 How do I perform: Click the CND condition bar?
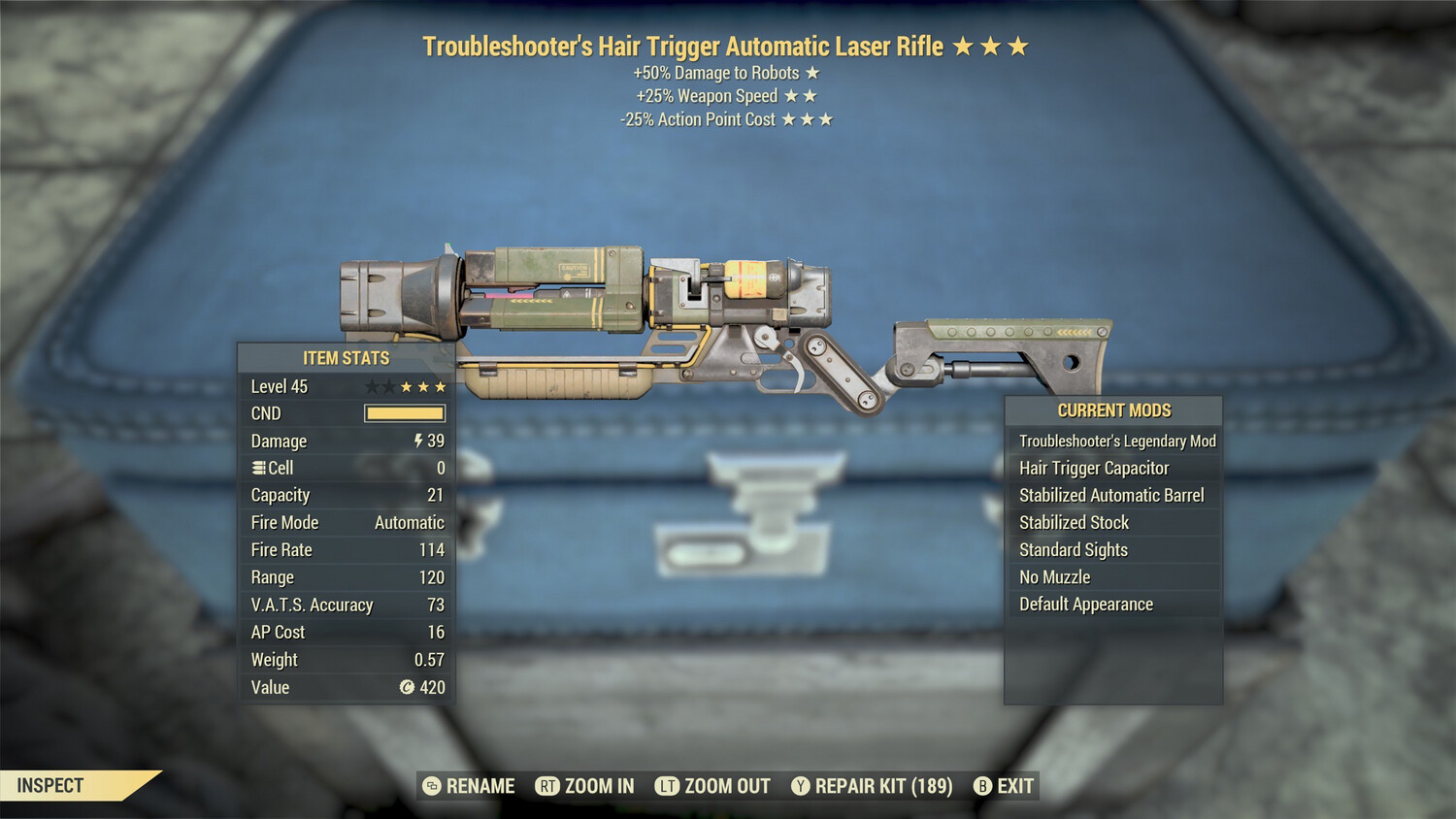click(x=405, y=413)
